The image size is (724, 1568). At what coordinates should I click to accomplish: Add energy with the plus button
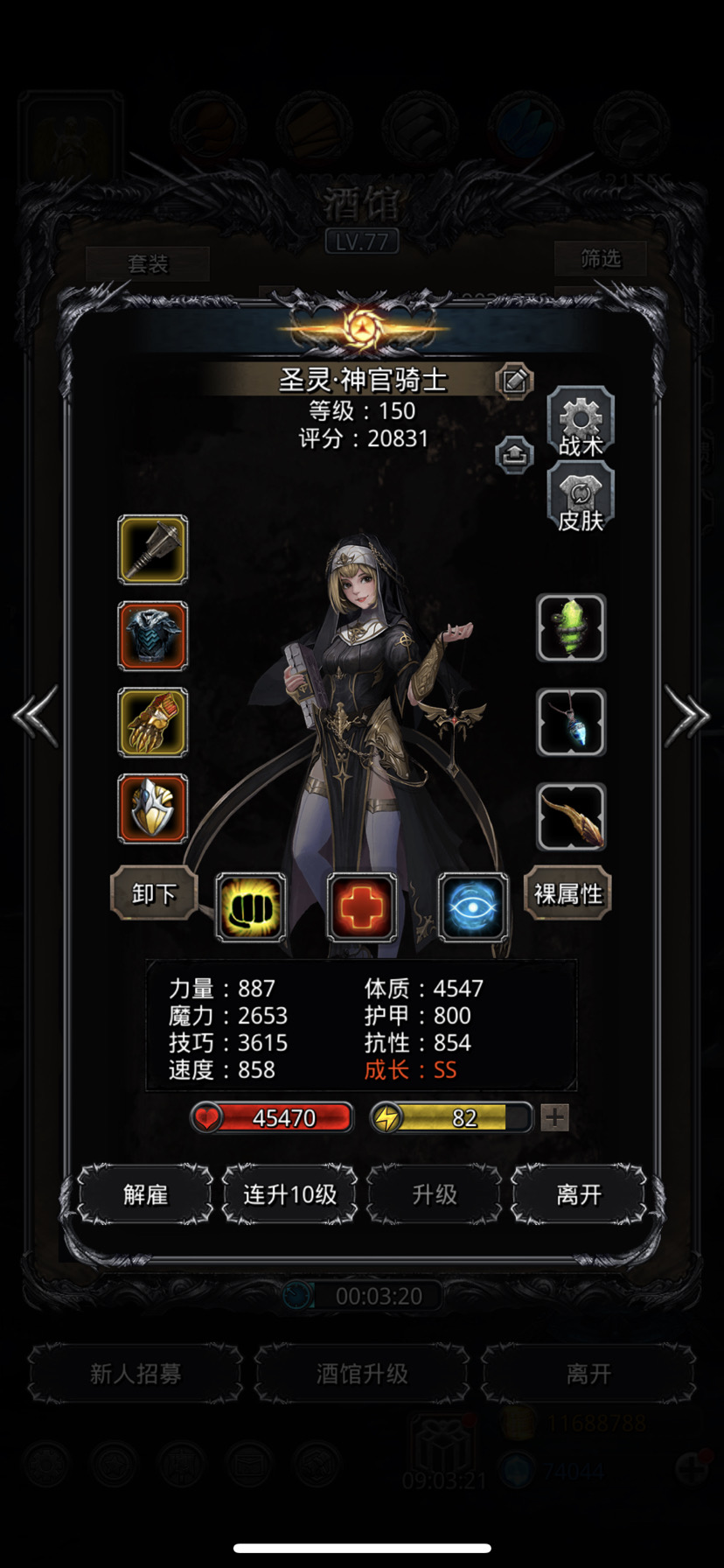555,1117
